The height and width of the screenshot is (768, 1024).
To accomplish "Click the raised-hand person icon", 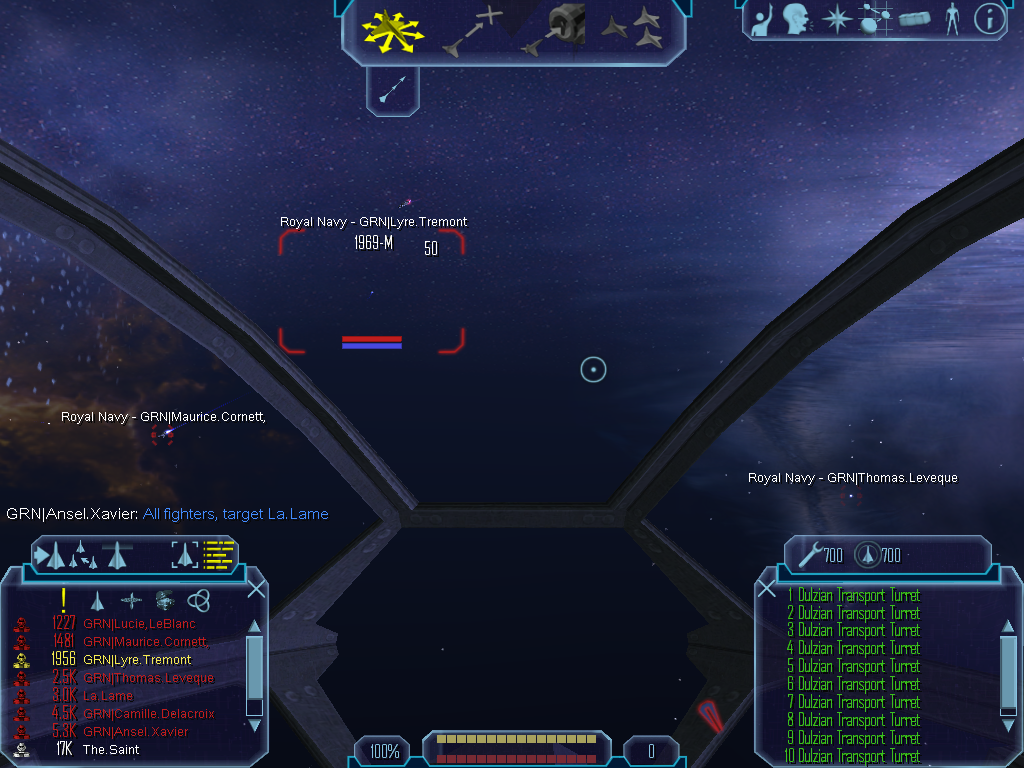I will point(763,19).
